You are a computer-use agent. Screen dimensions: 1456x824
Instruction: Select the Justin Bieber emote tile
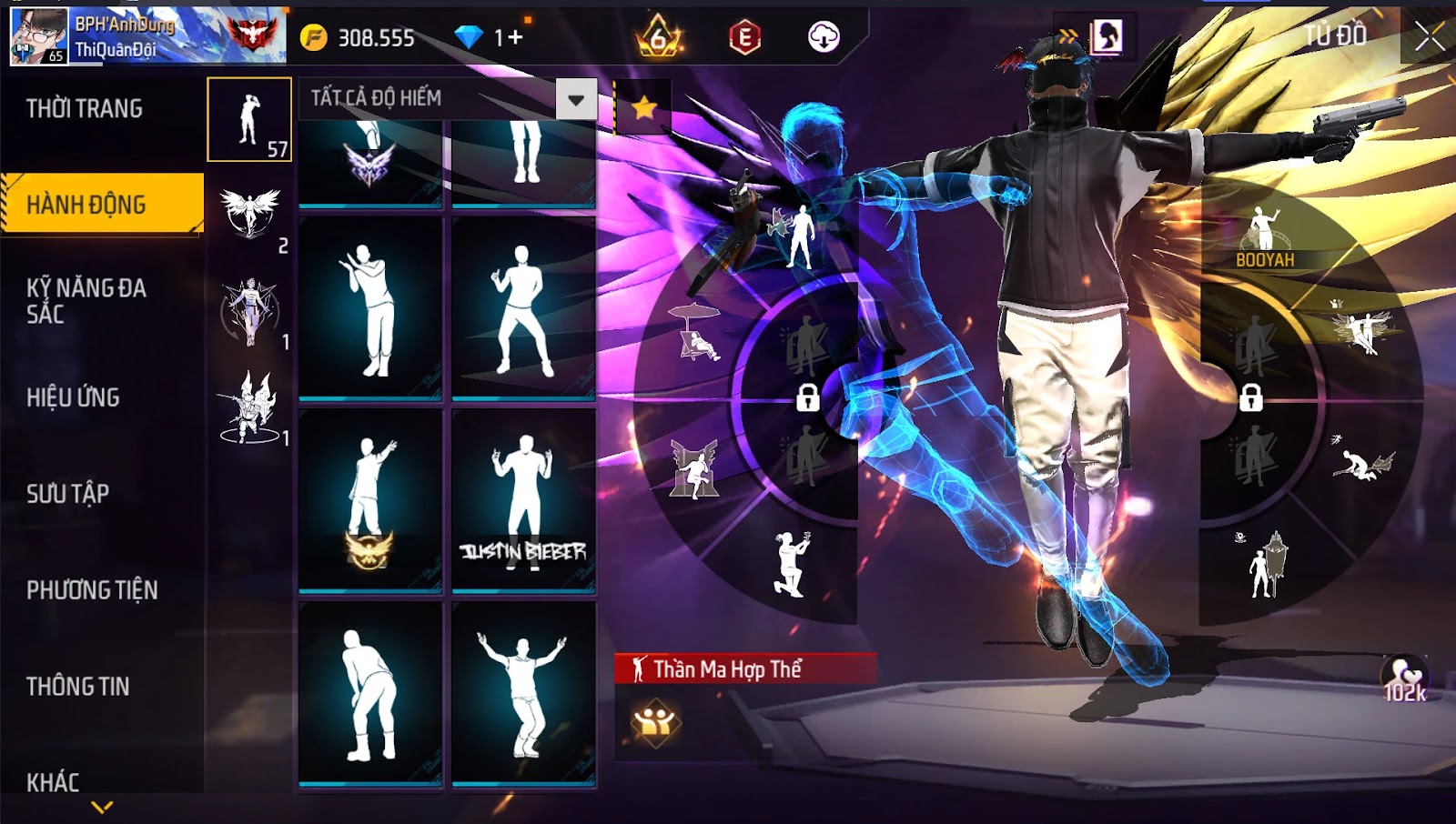(x=523, y=500)
